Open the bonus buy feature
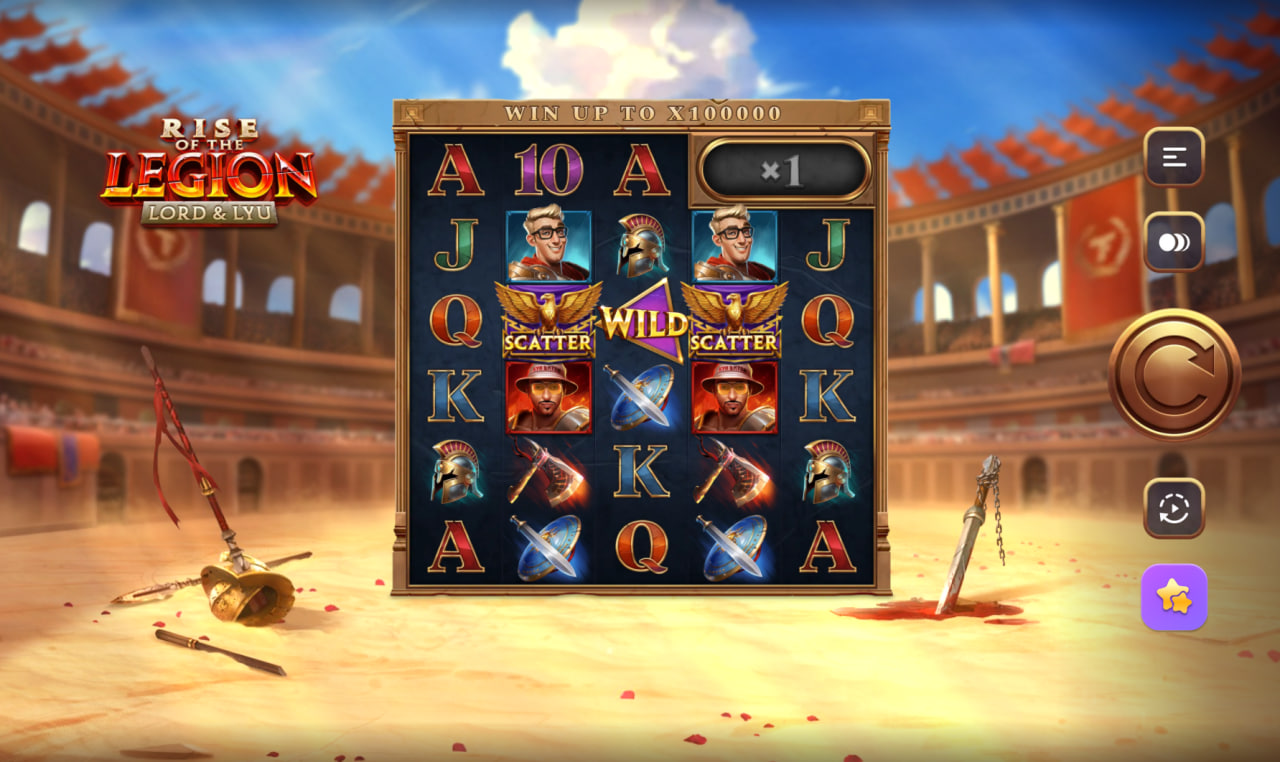Image resolution: width=1280 pixels, height=762 pixels. [x=1172, y=600]
